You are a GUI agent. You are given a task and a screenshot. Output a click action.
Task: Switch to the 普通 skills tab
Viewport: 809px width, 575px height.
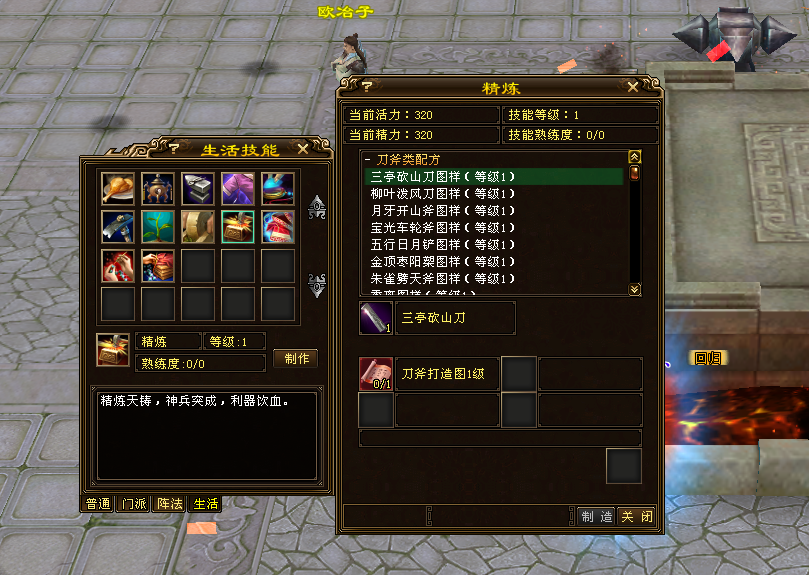point(98,504)
